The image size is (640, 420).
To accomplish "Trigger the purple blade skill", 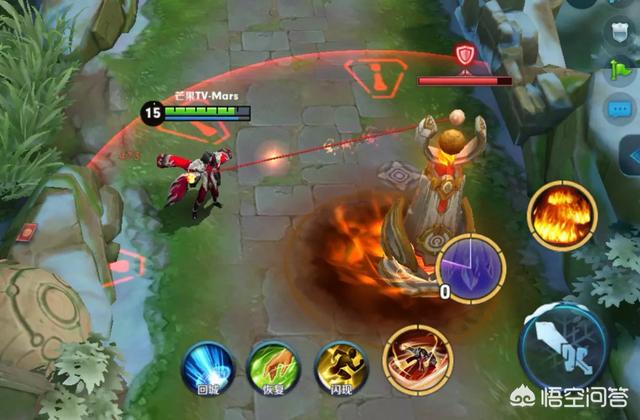I will (471, 266).
